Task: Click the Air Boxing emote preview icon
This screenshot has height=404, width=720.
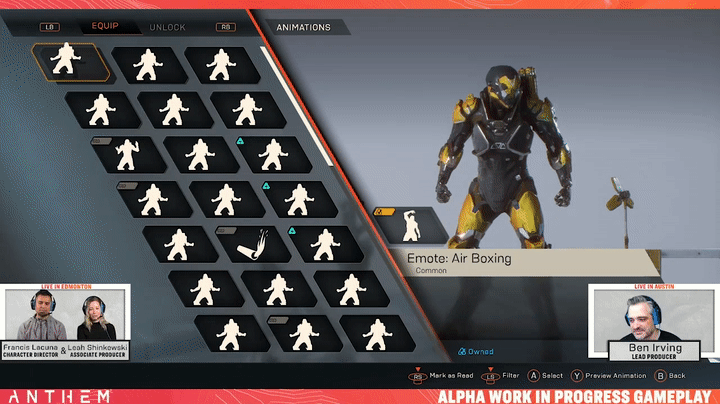Action: (410, 226)
